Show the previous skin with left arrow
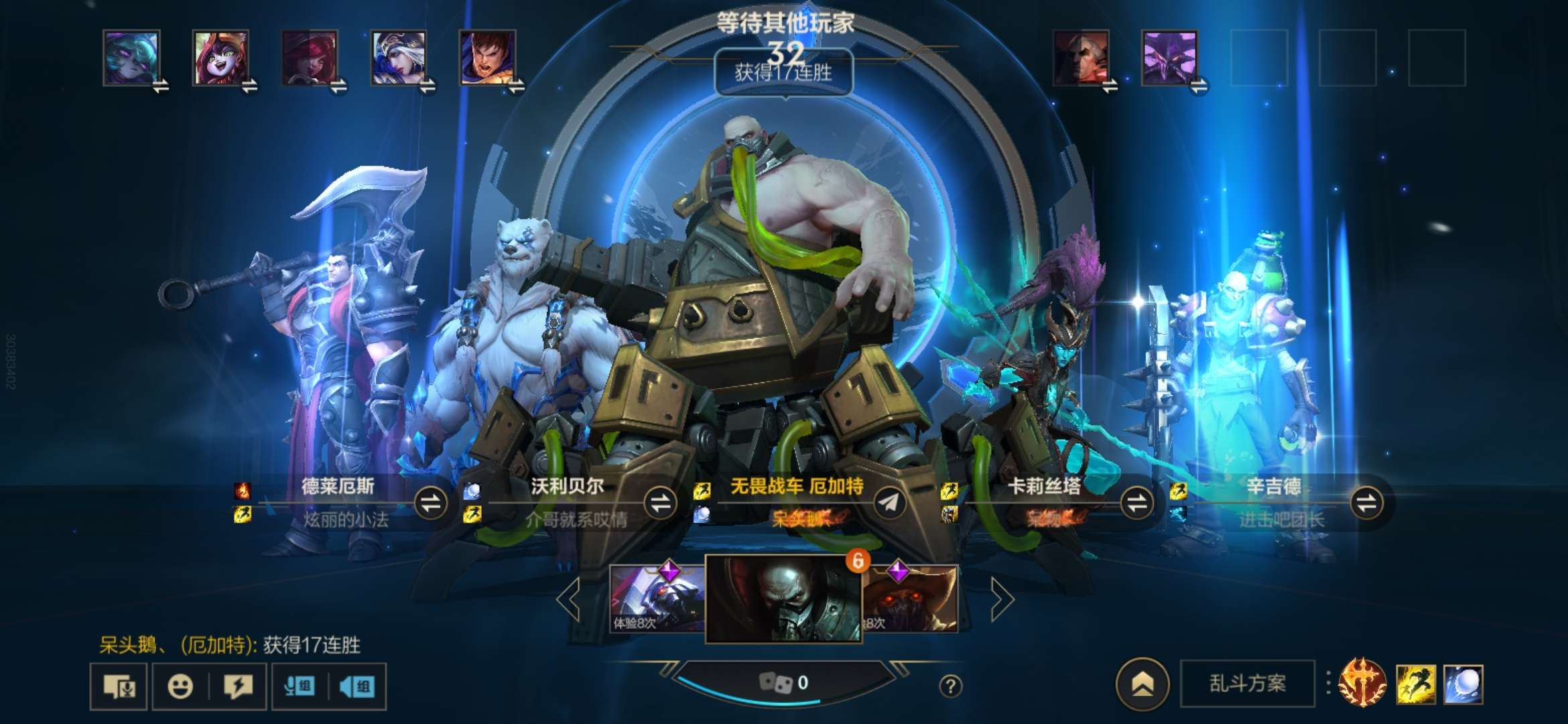 [569, 599]
